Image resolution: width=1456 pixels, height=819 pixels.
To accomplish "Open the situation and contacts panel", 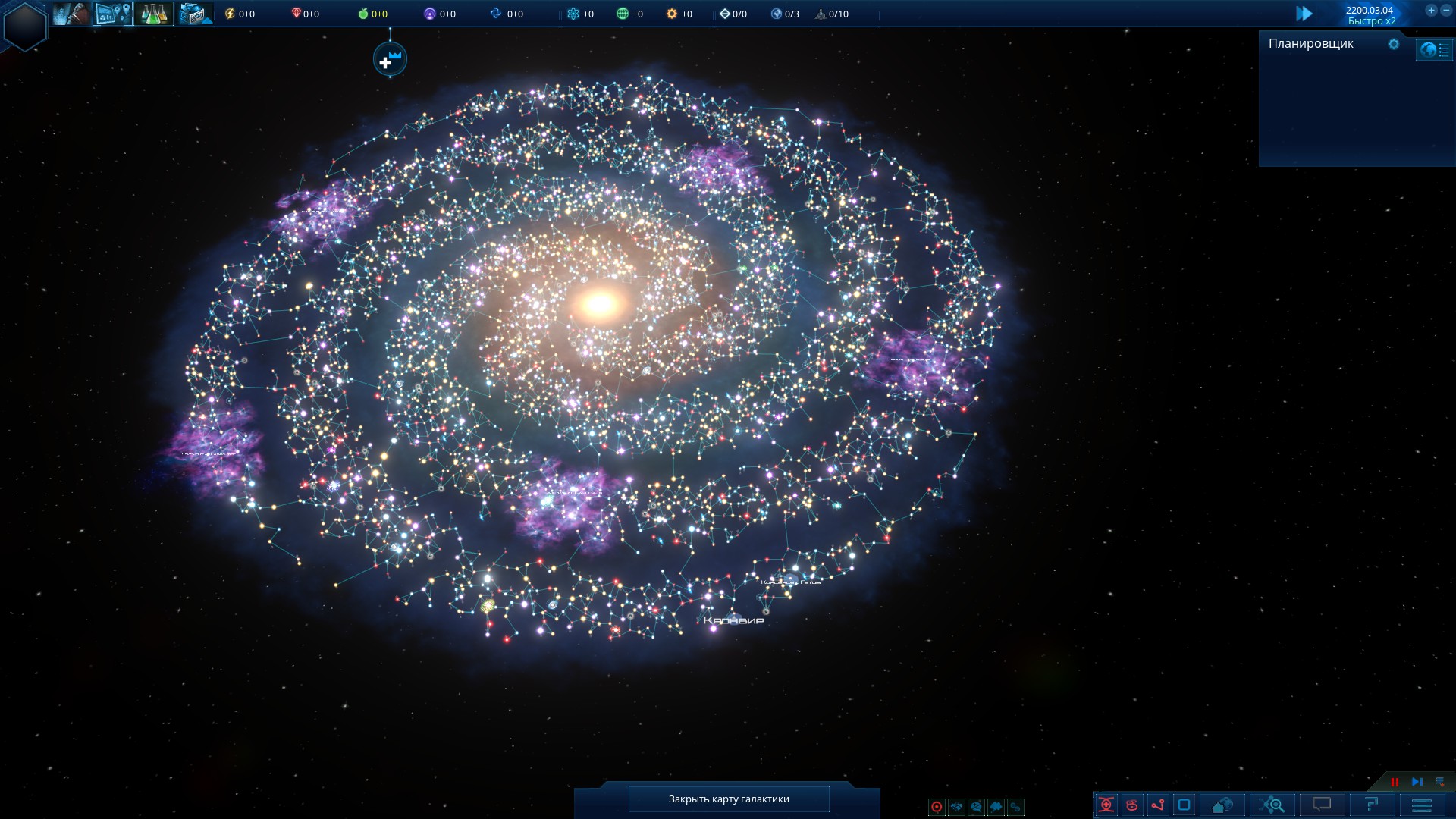I will [112, 14].
